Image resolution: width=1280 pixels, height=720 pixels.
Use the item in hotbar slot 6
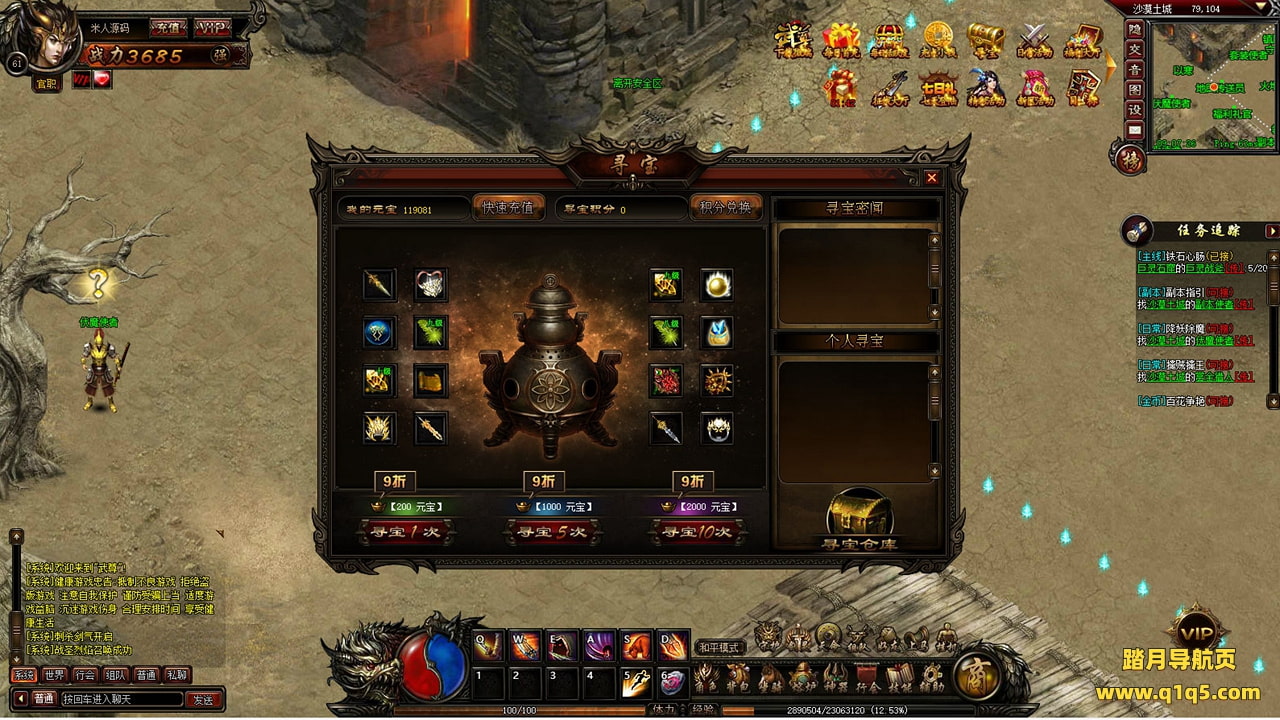[x=673, y=682]
